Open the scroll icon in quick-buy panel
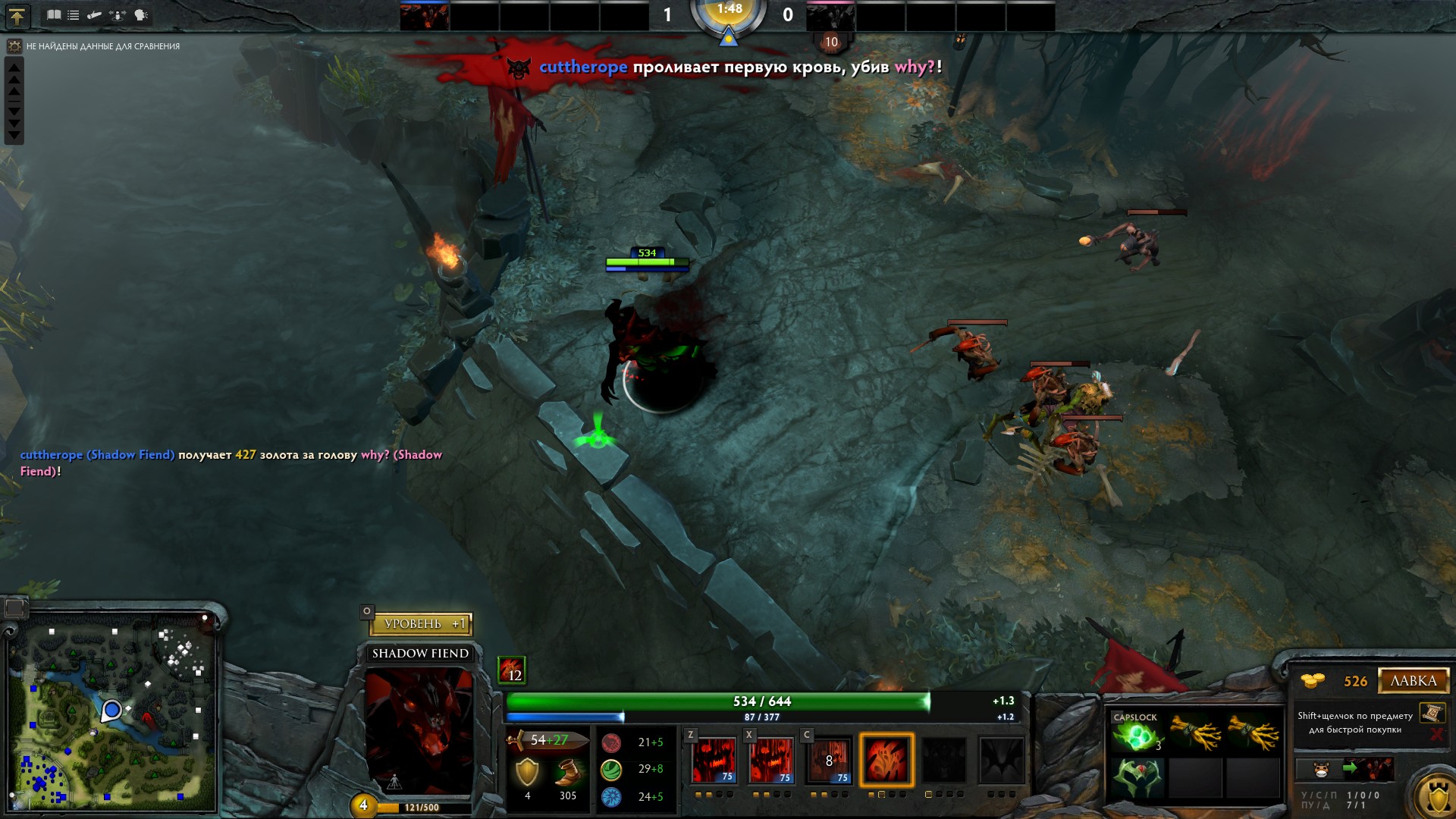 coord(1432,714)
